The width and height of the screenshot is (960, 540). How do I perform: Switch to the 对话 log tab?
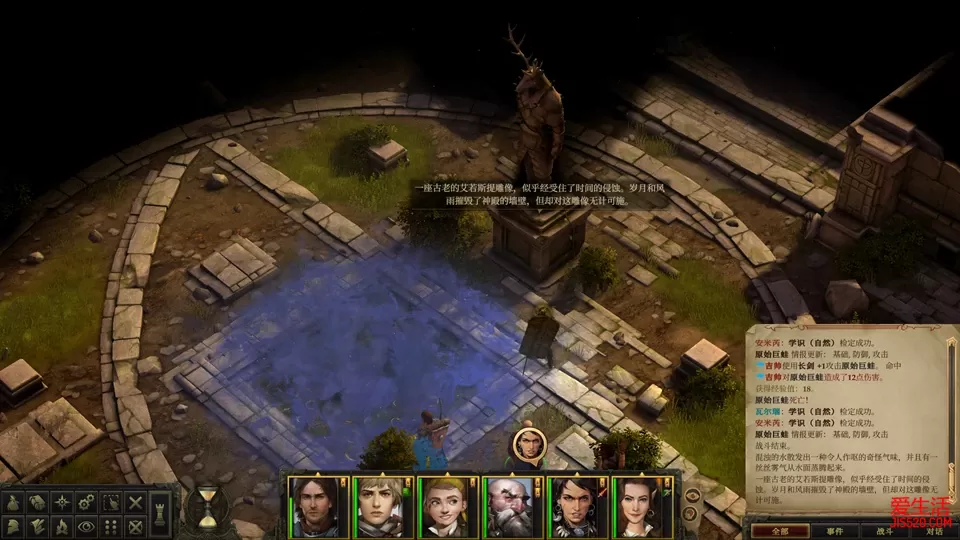point(934,532)
